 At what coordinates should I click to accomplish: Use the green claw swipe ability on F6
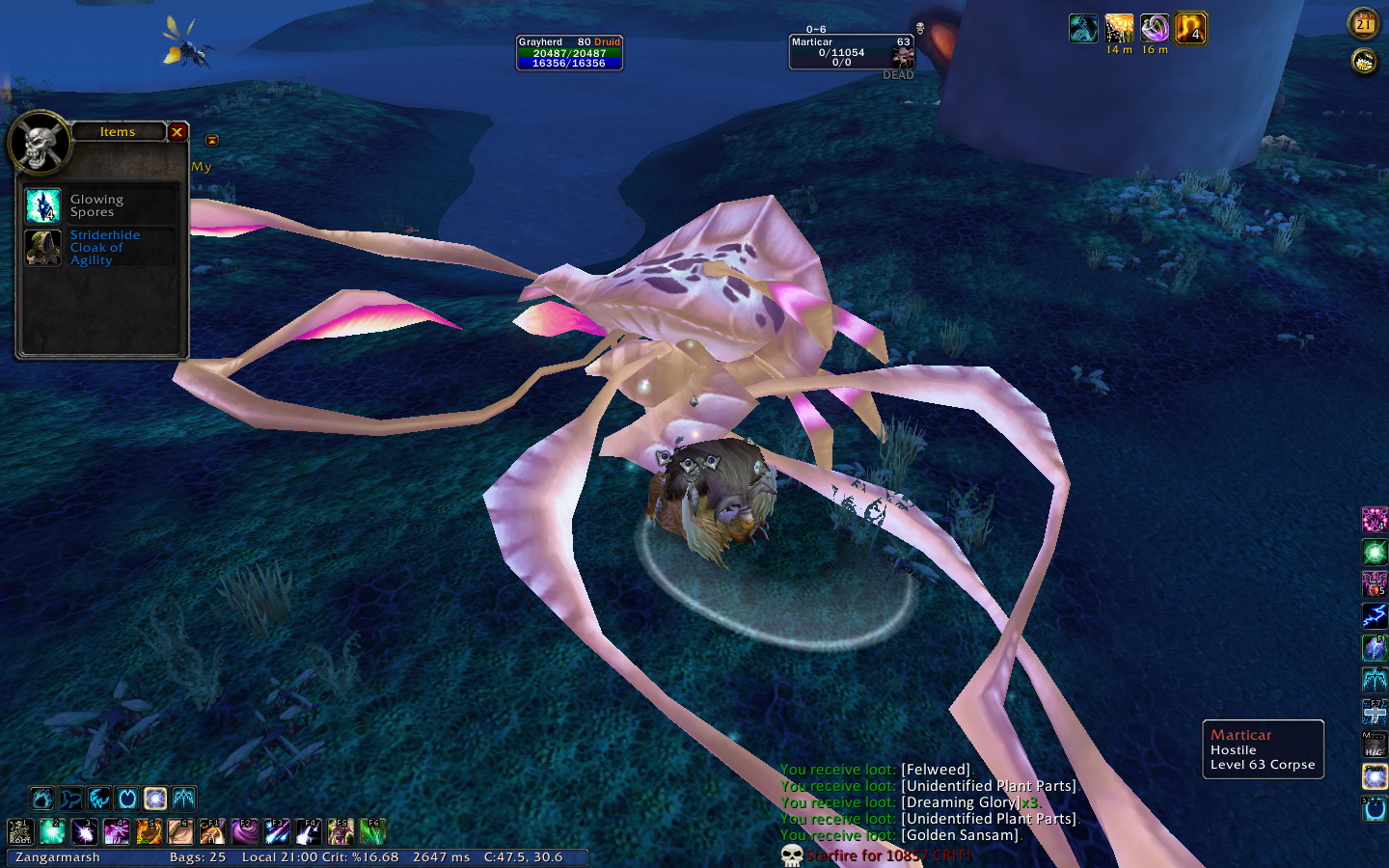tap(372, 831)
